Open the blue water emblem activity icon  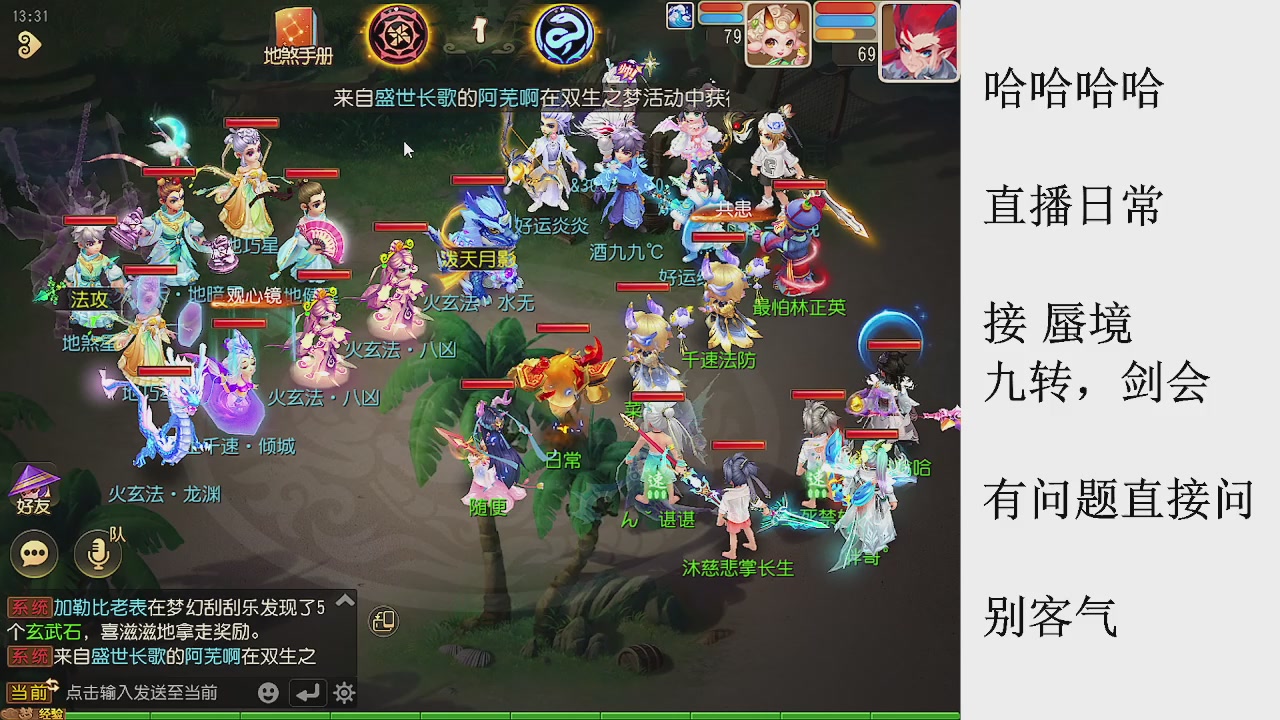click(x=563, y=35)
